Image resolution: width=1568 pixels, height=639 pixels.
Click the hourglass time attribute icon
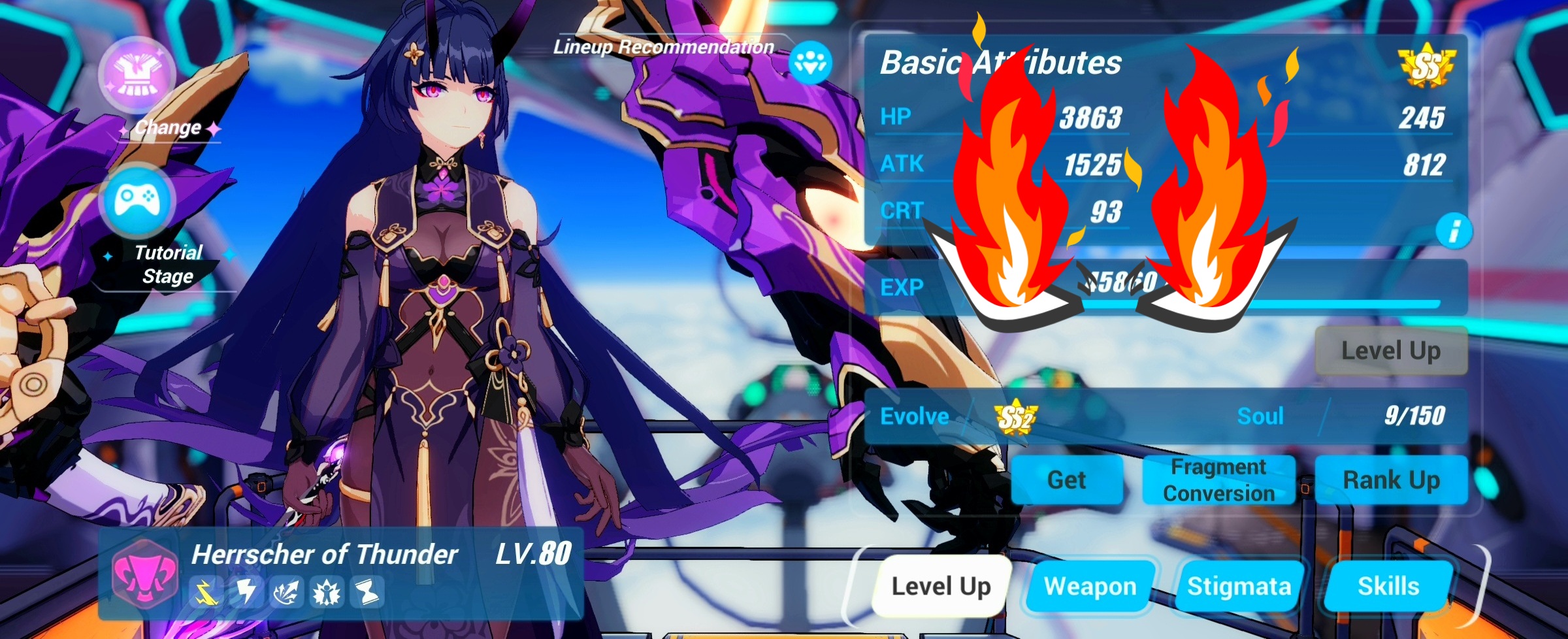pos(366,593)
